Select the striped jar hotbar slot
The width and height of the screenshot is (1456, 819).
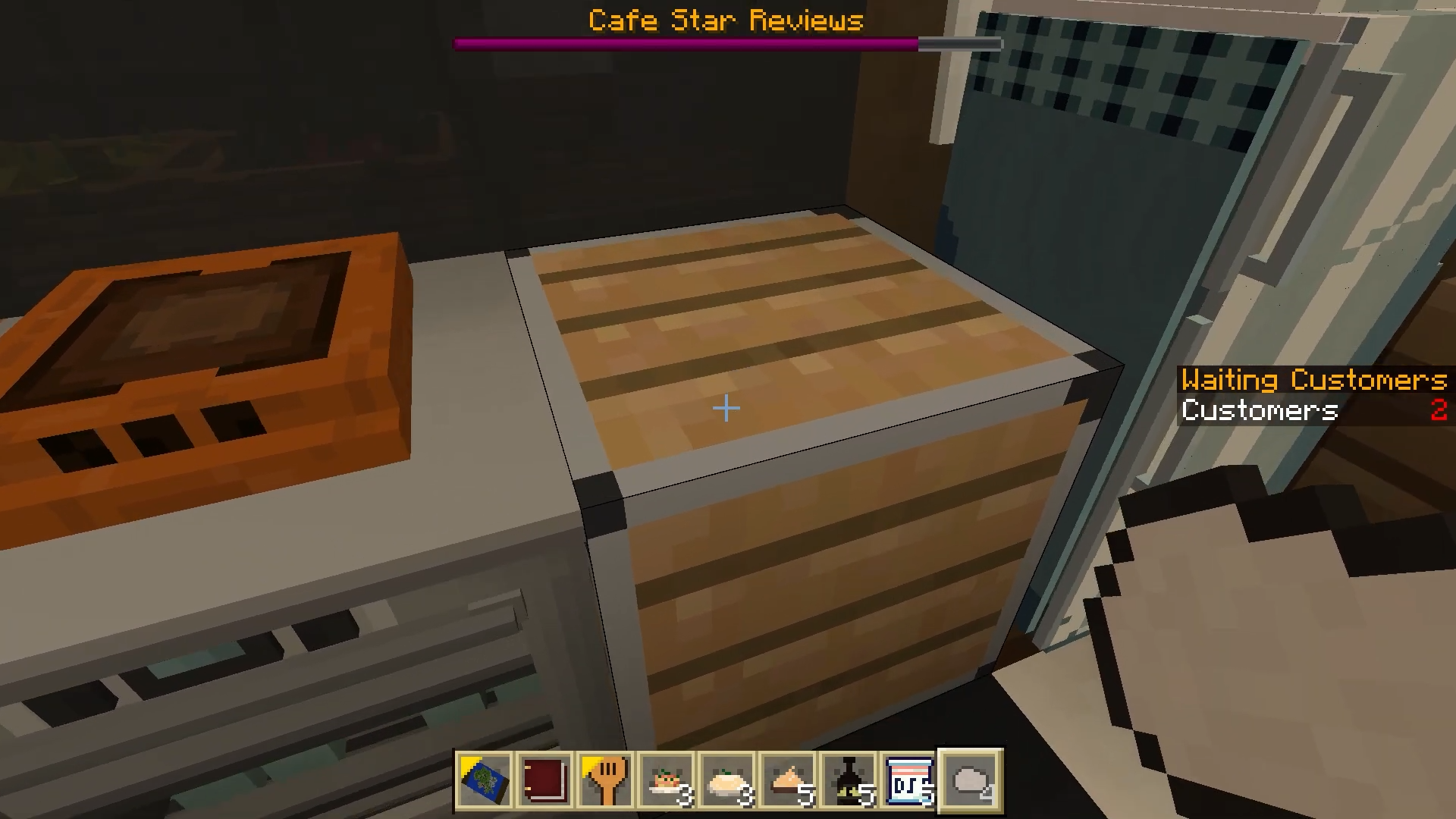(x=910, y=780)
